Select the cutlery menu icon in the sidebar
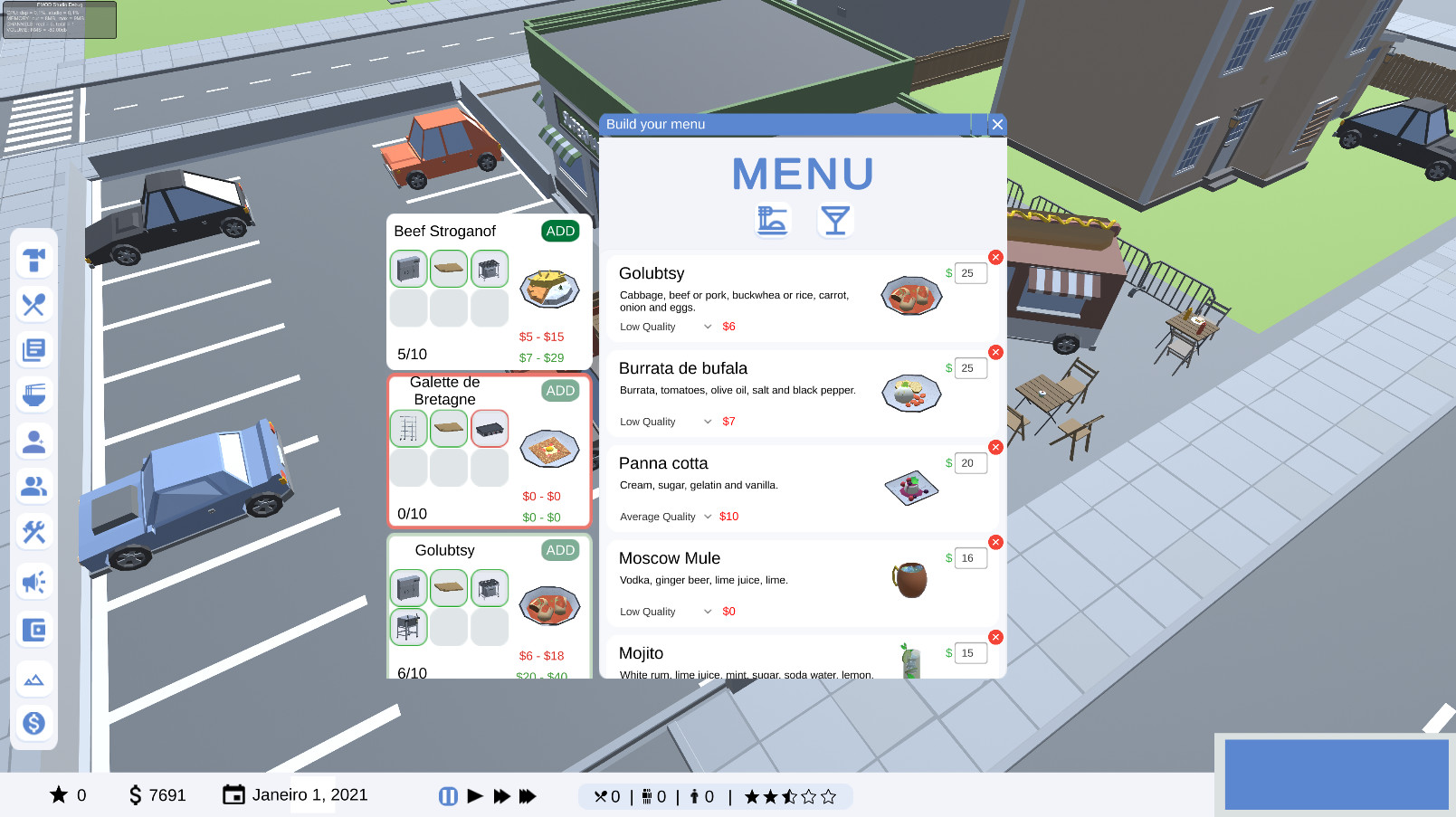Image resolution: width=1456 pixels, height=817 pixels. (34, 305)
